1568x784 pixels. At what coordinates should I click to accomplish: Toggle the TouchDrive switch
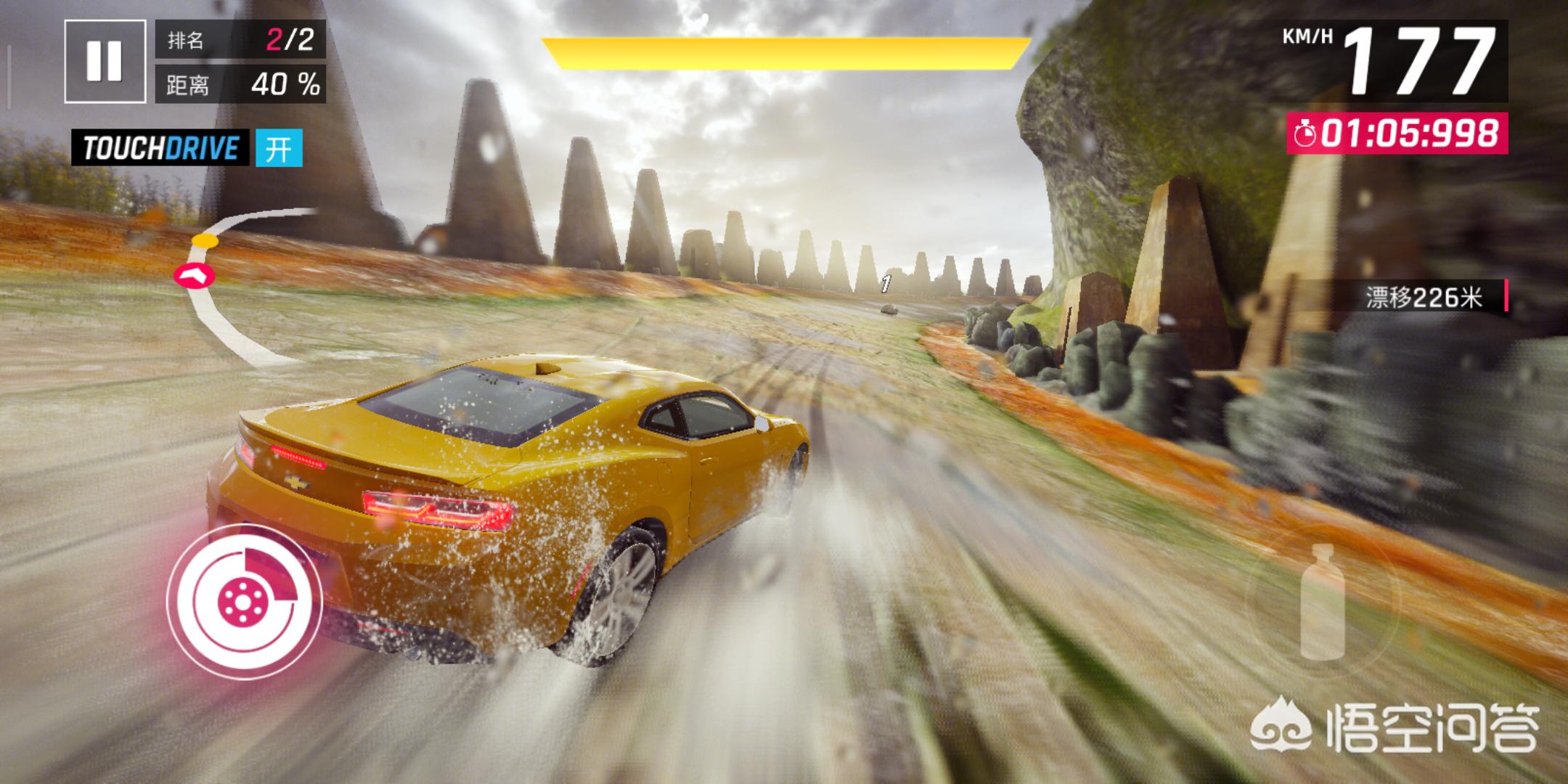tap(279, 149)
